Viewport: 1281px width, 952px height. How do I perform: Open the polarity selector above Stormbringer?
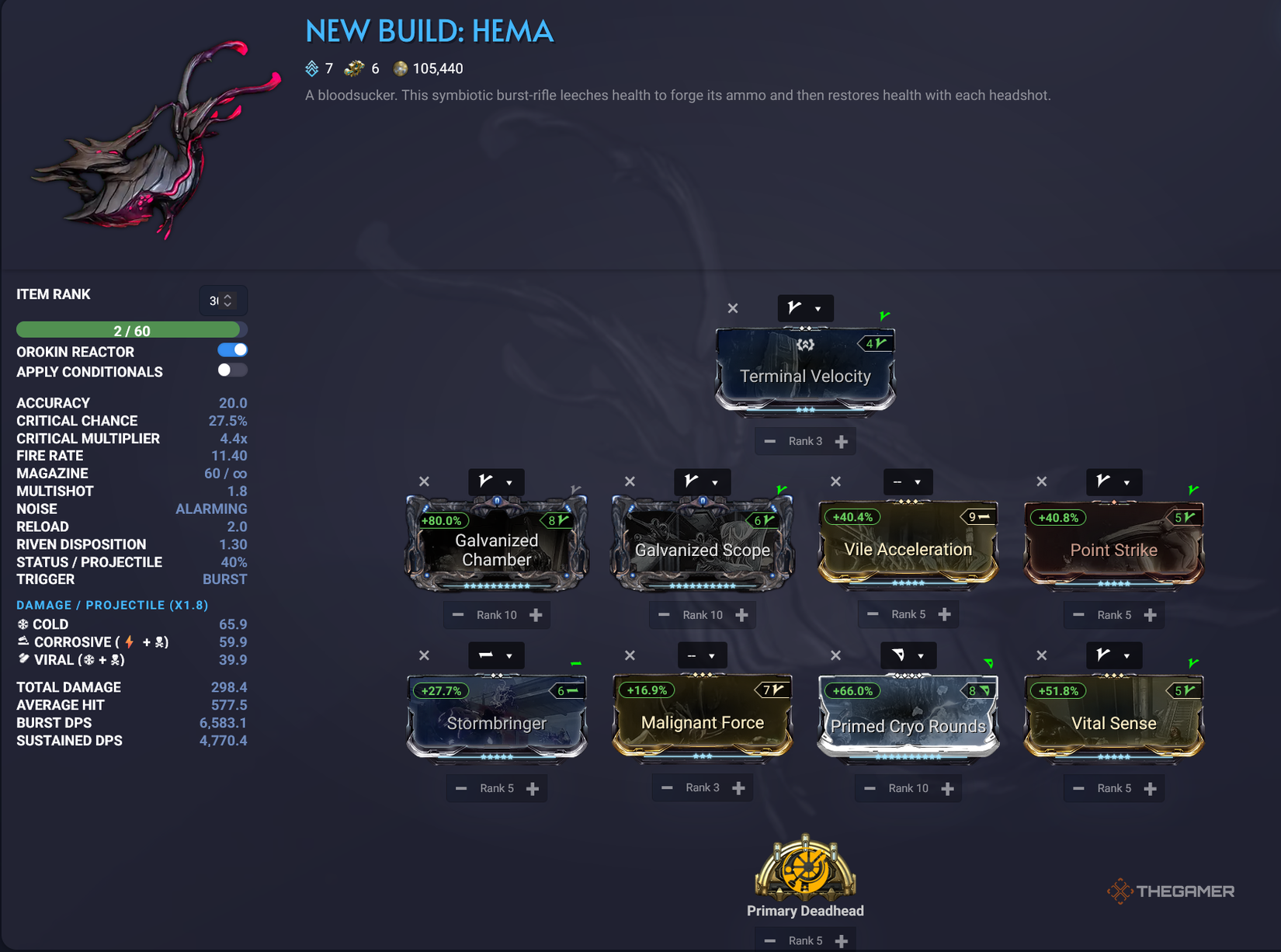(x=497, y=655)
